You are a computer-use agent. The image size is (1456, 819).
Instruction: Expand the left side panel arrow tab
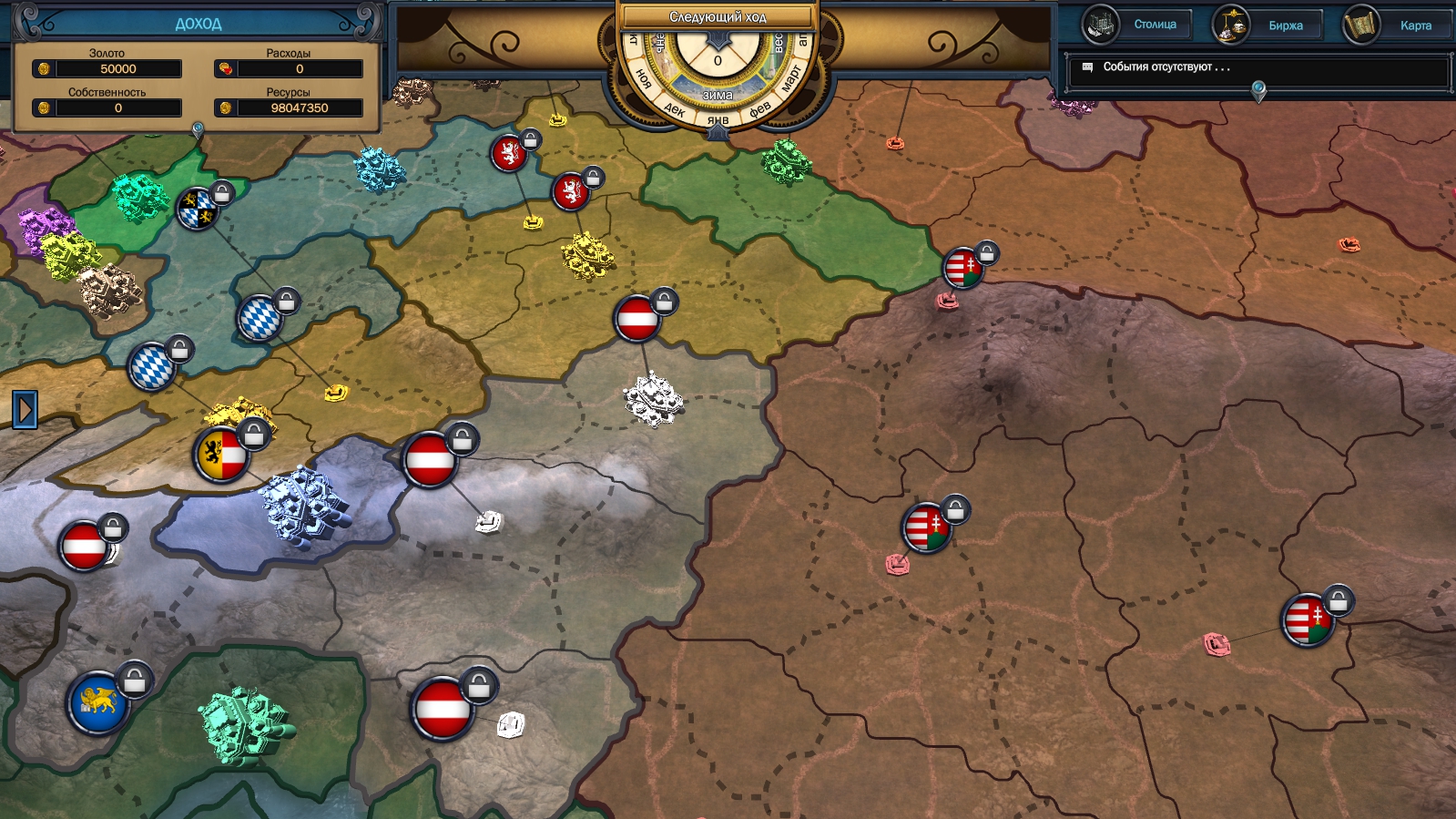[x=25, y=409]
